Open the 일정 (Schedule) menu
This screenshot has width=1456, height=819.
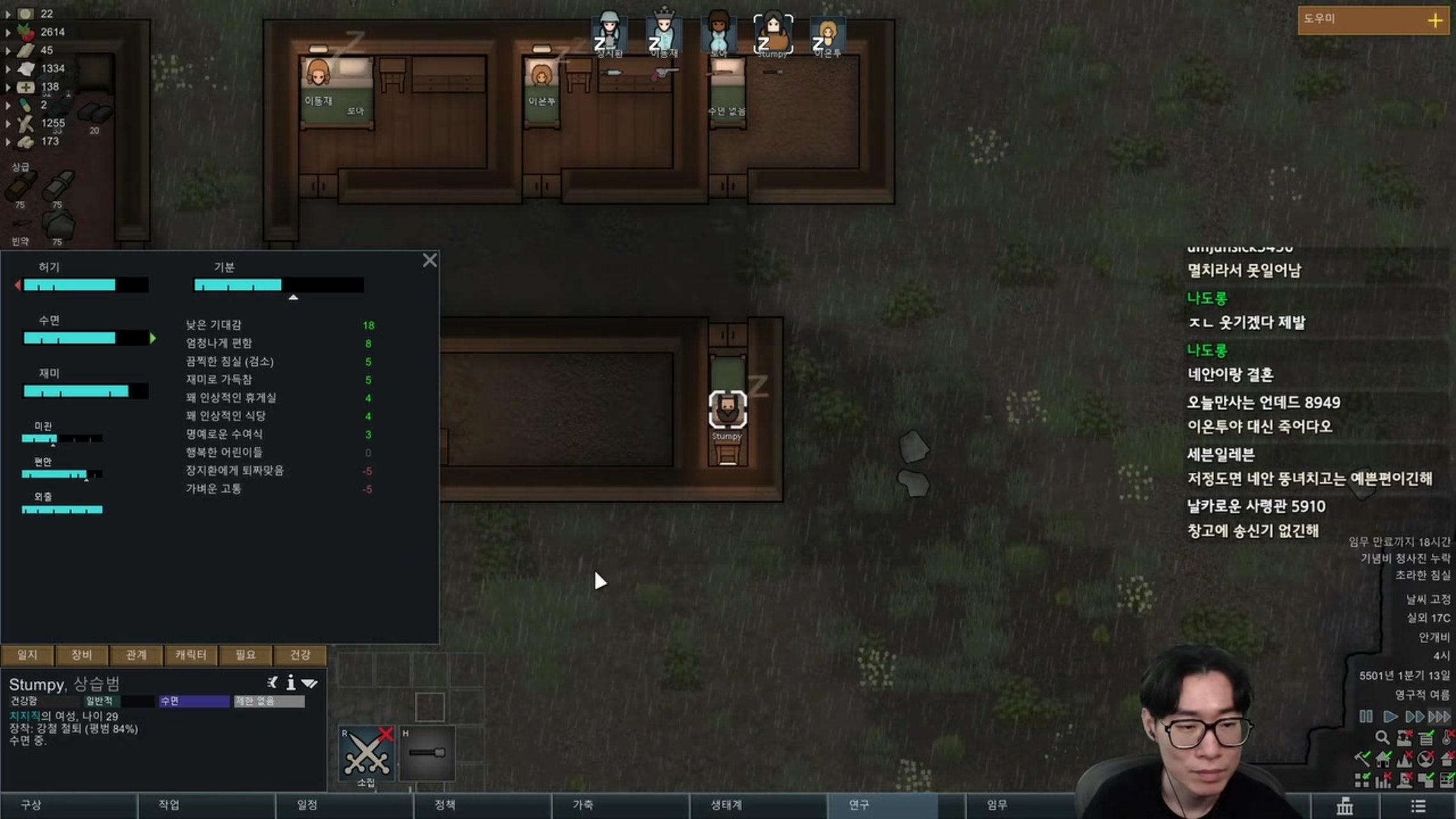(307, 805)
